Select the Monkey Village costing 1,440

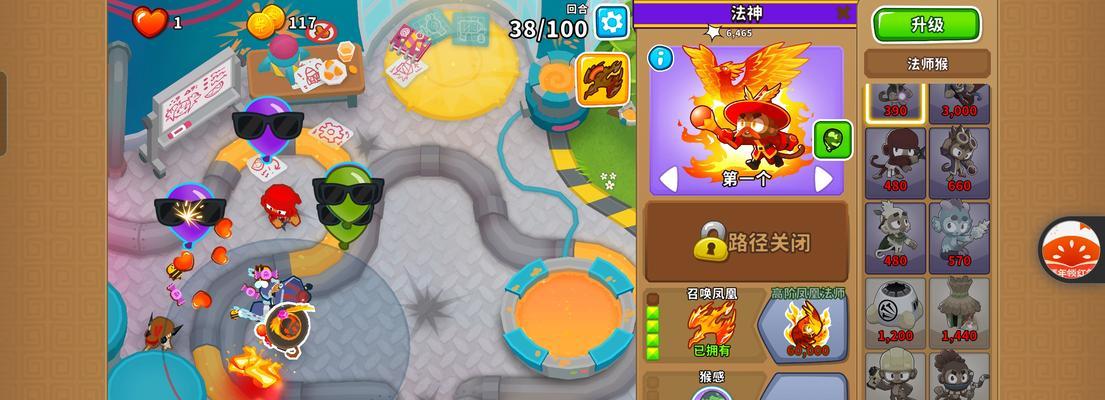[959, 312]
